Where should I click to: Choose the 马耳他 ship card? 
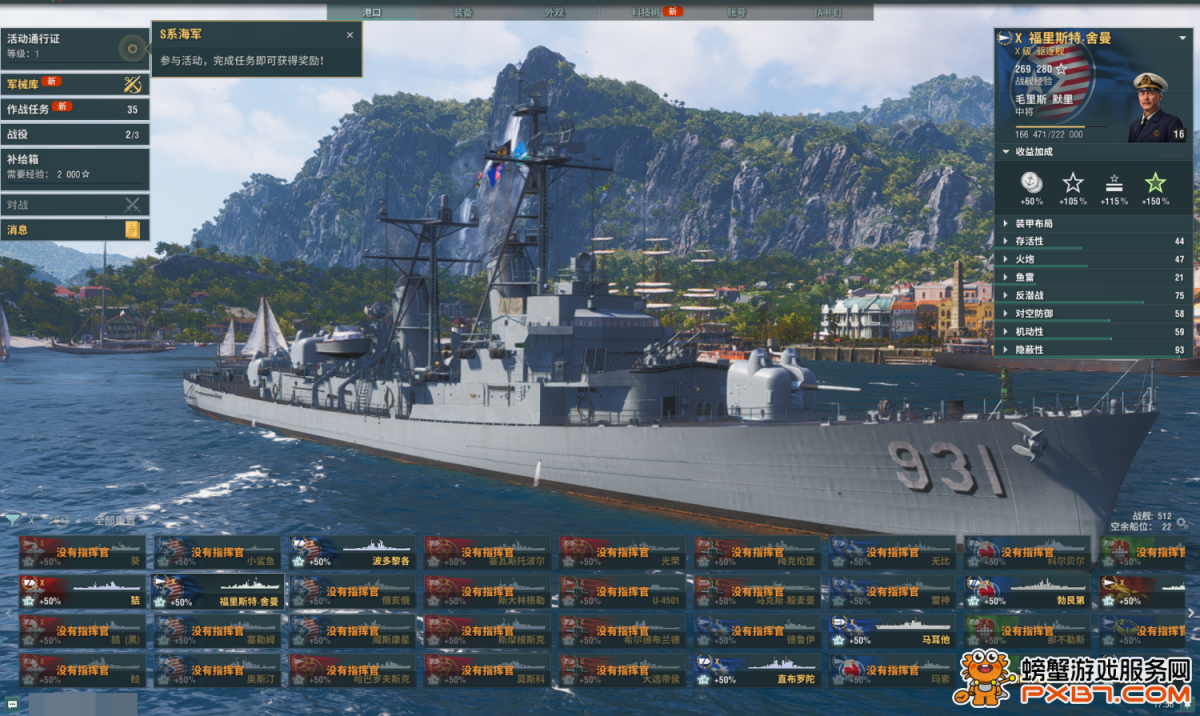pos(893,631)
